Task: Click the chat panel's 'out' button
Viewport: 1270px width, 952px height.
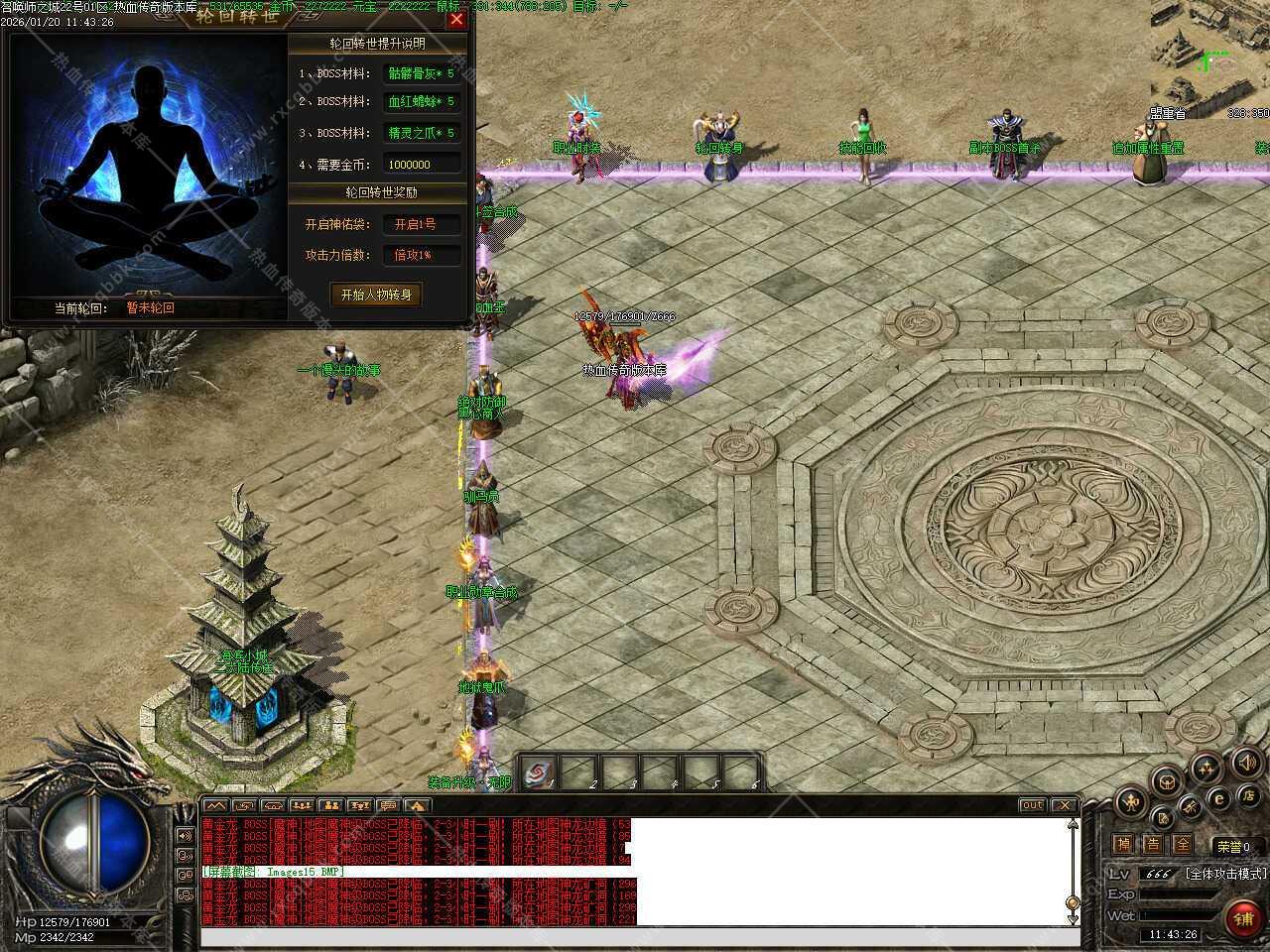Action: point(1032,805)
